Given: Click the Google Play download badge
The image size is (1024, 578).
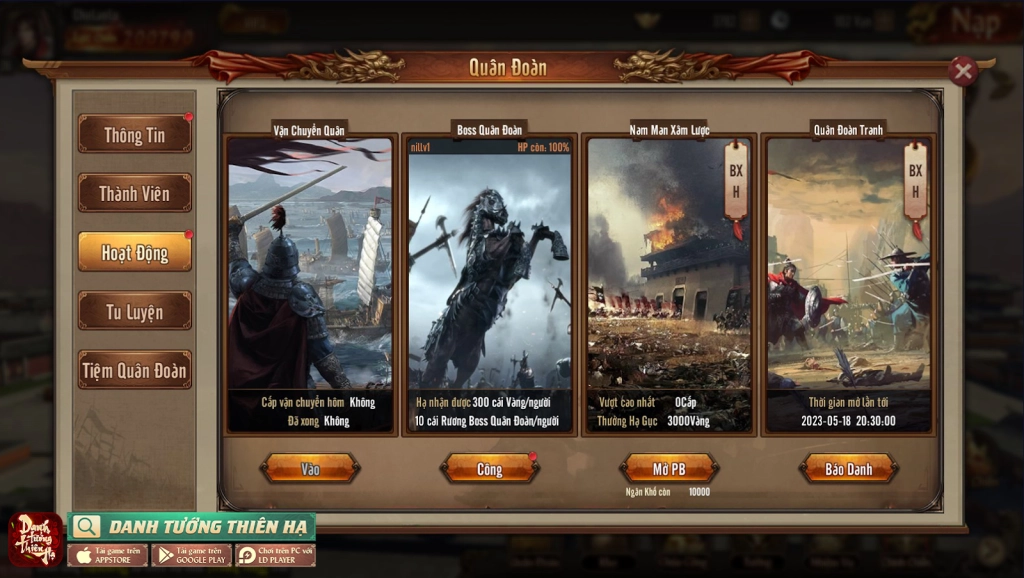Looking at the screenshot, I should pos(192,555).
